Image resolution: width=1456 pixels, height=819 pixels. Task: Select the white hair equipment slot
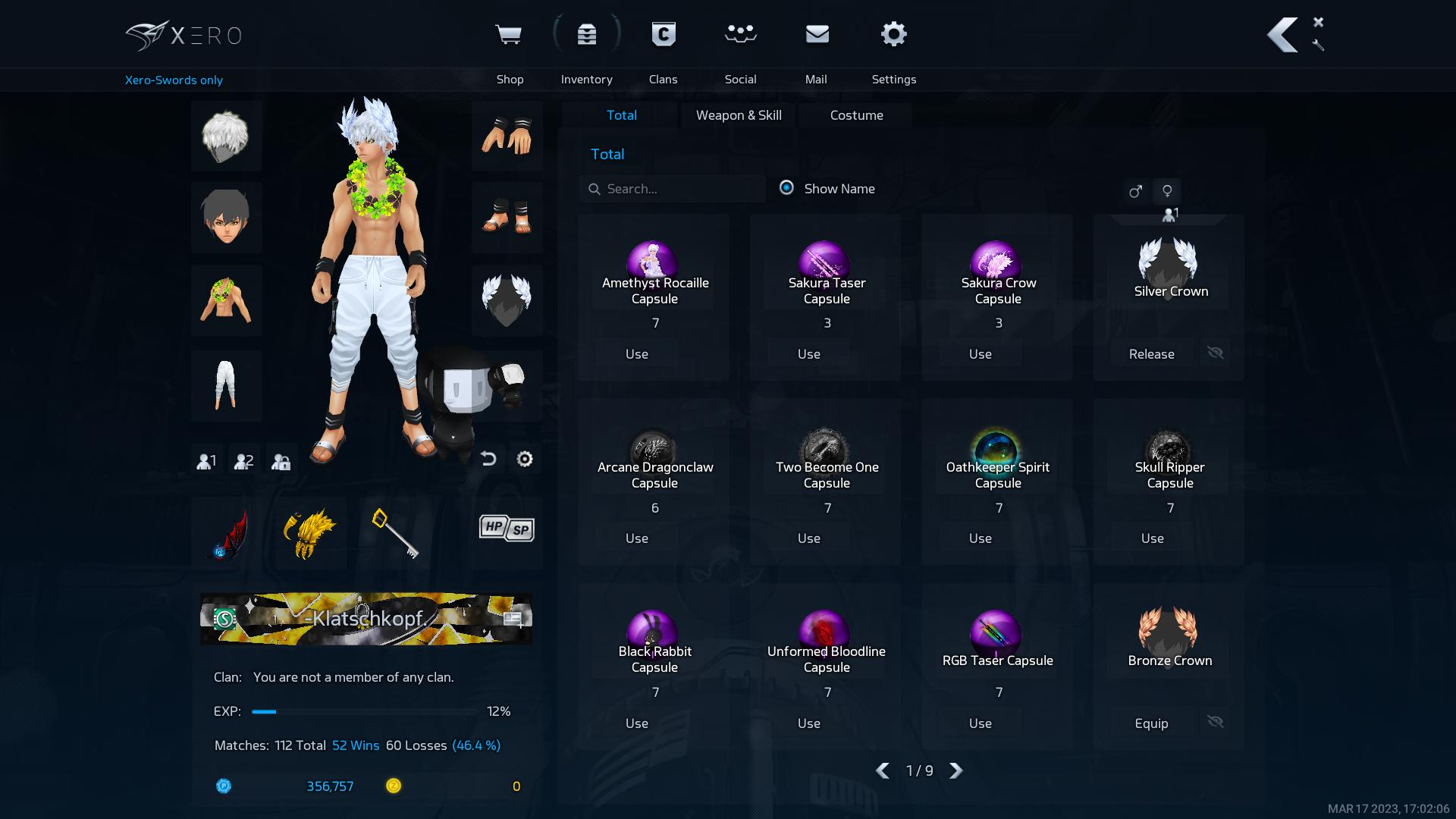tap(226, 136)
